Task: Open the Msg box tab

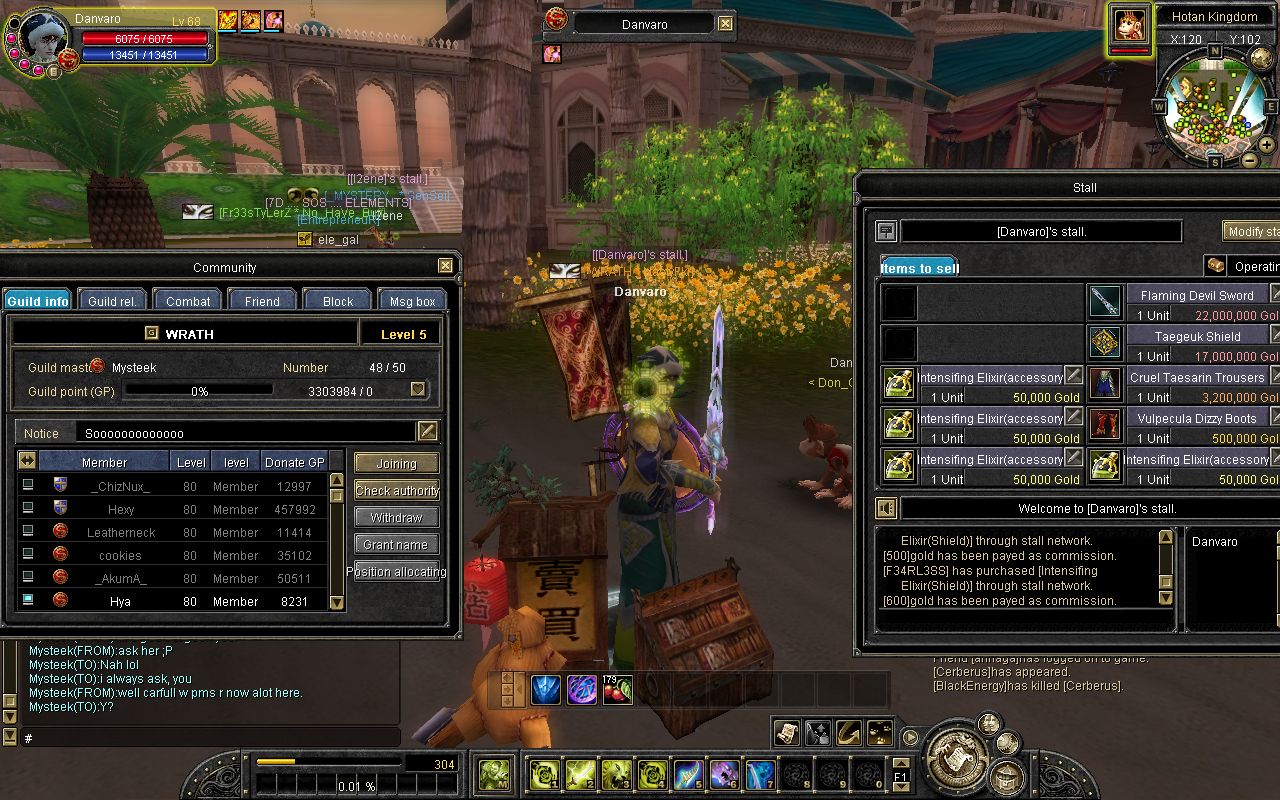Action: coord(412,301)
